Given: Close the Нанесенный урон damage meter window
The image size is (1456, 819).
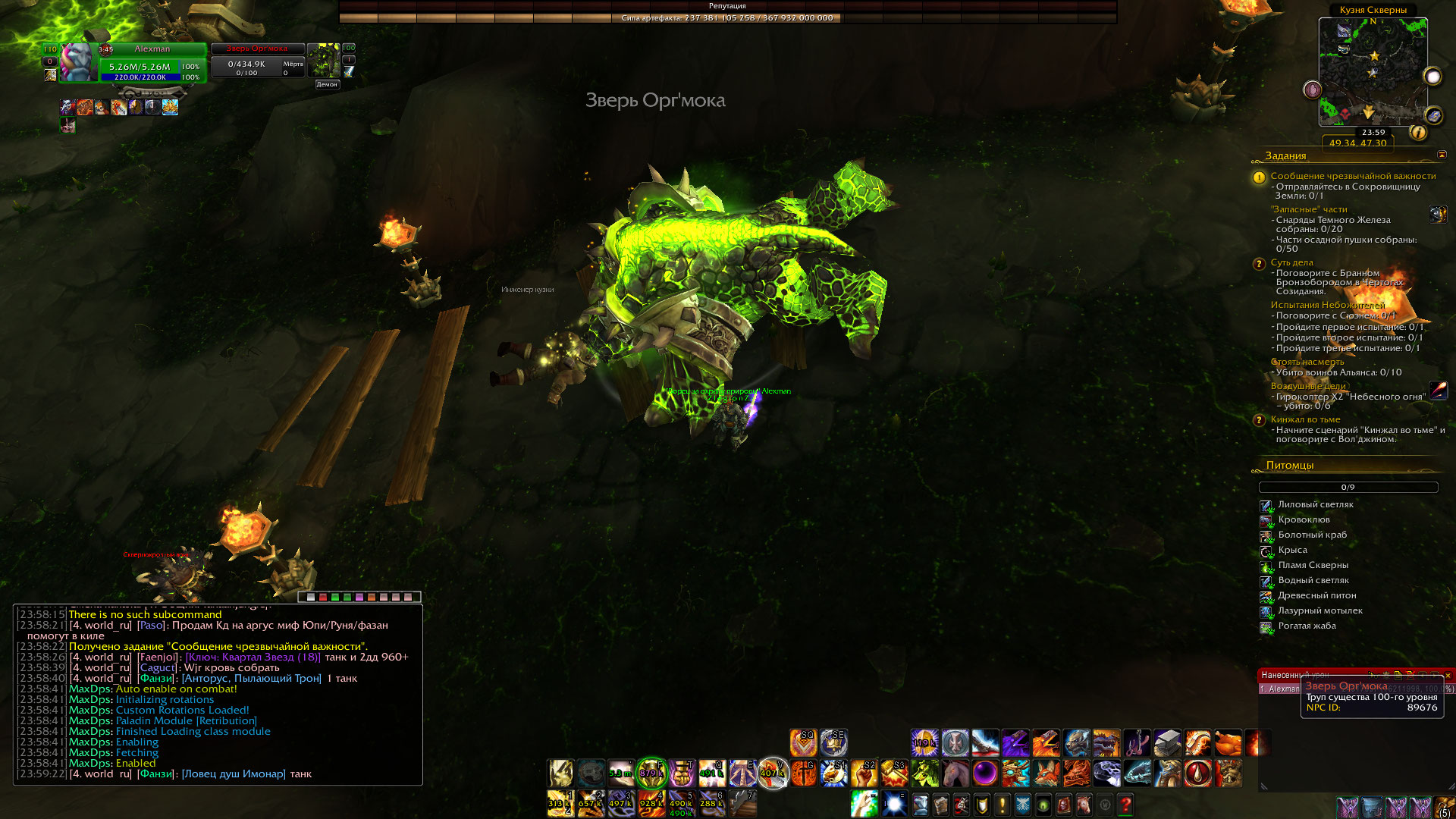Looking at the screenshot, I should tap(1448, 675).
